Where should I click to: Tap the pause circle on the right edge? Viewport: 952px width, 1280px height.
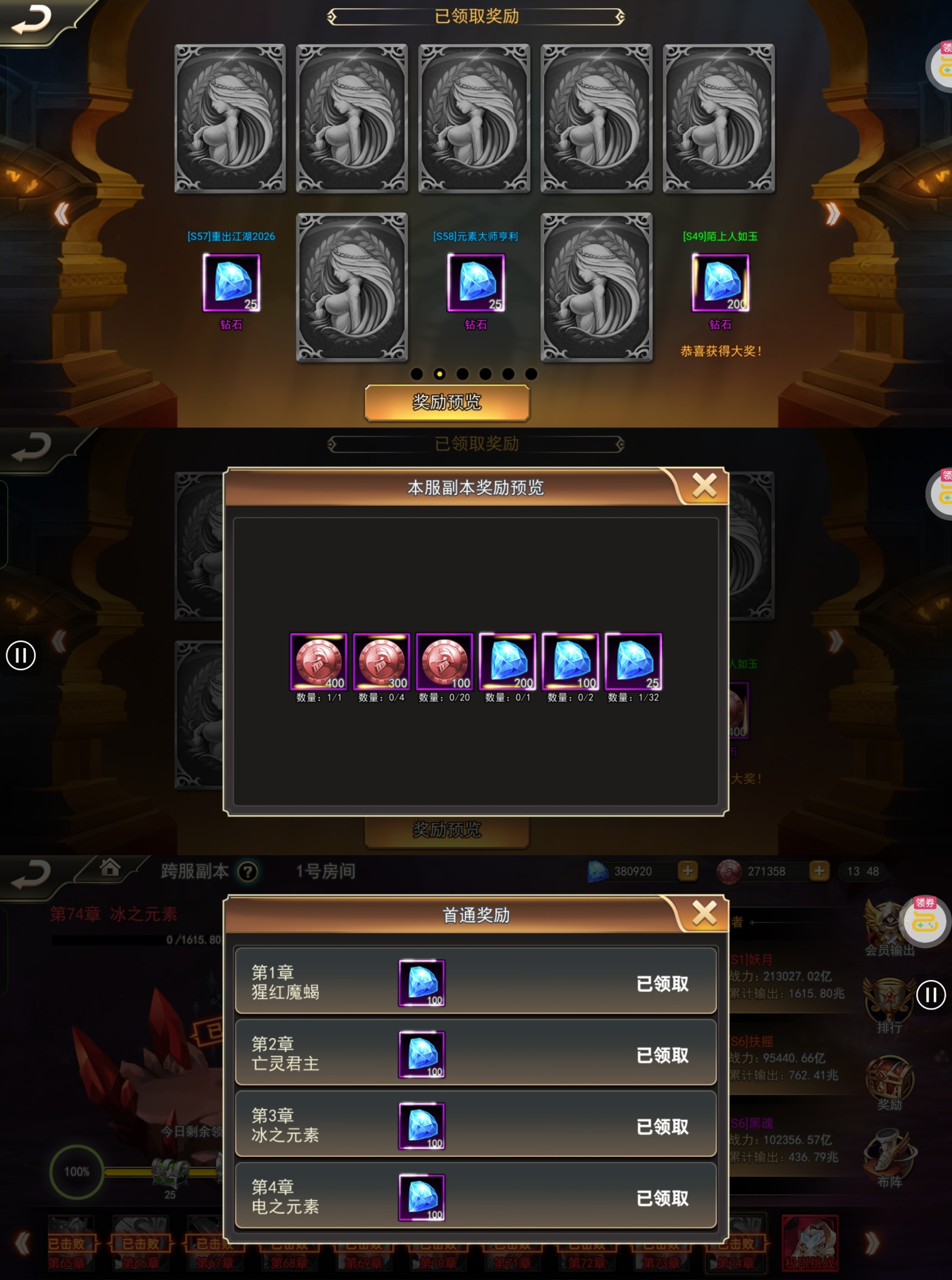coord(931,996)
